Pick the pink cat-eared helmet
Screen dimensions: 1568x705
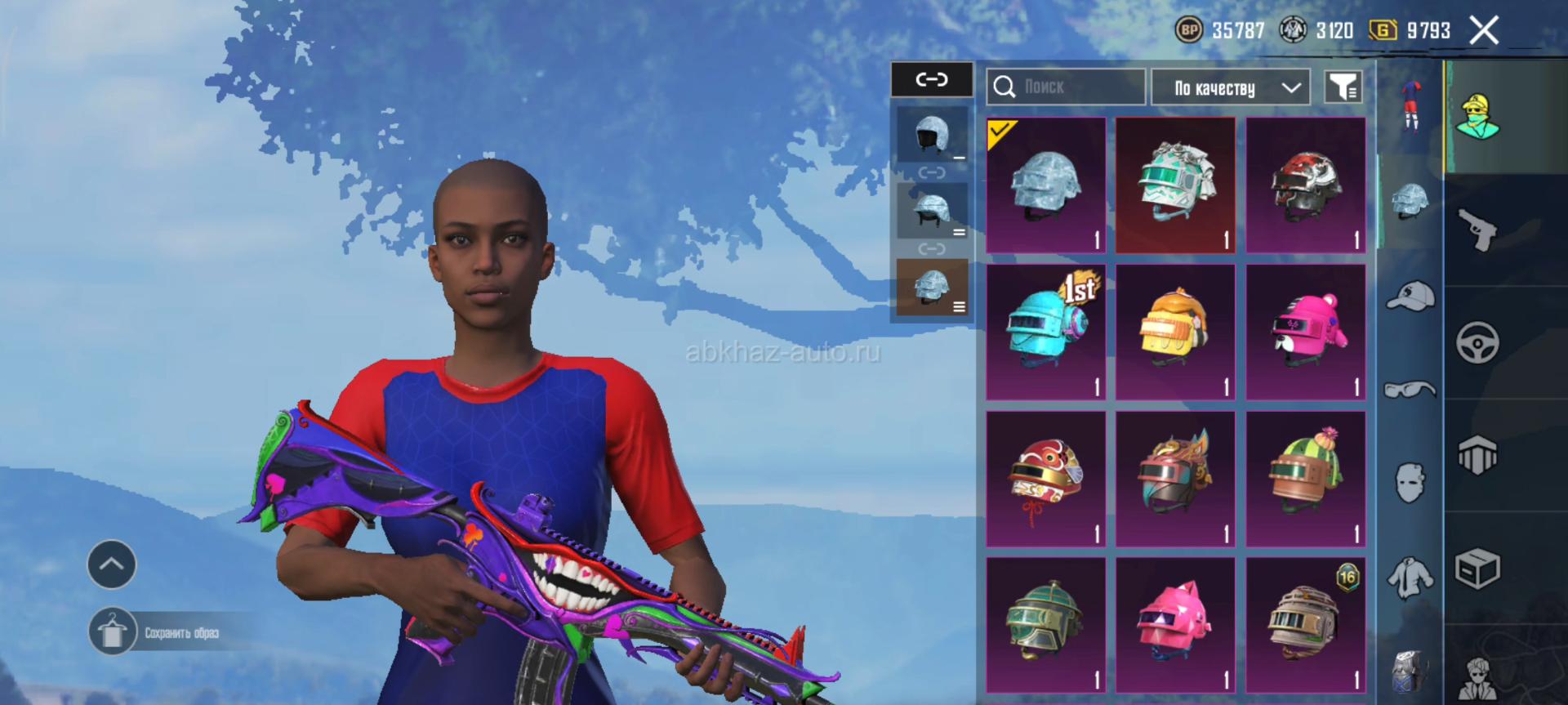click(x=1175, y=625)
